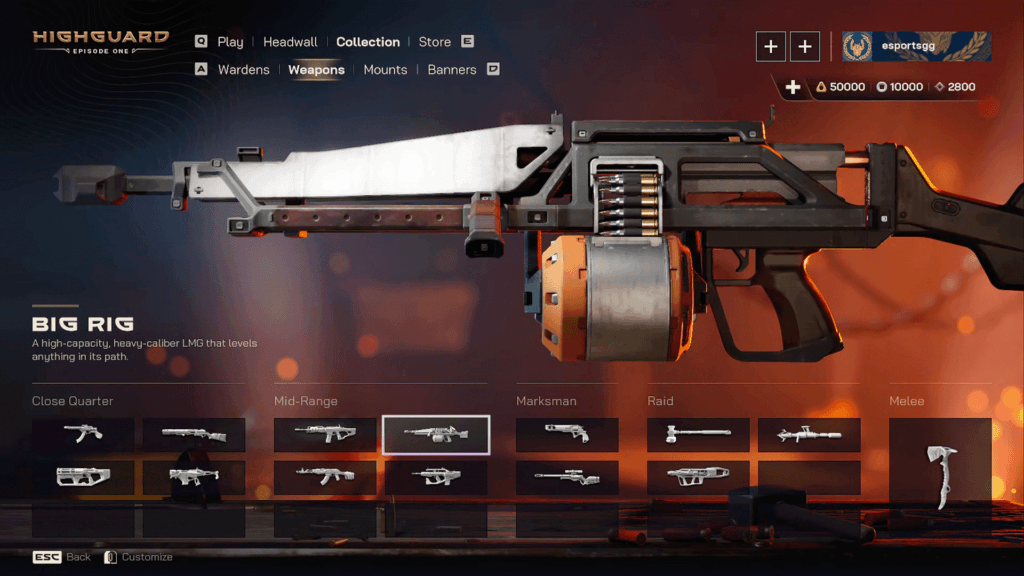Add currency with the plus beside 50000
This screenshot has width=1024, height=576.
coord(793,87)
